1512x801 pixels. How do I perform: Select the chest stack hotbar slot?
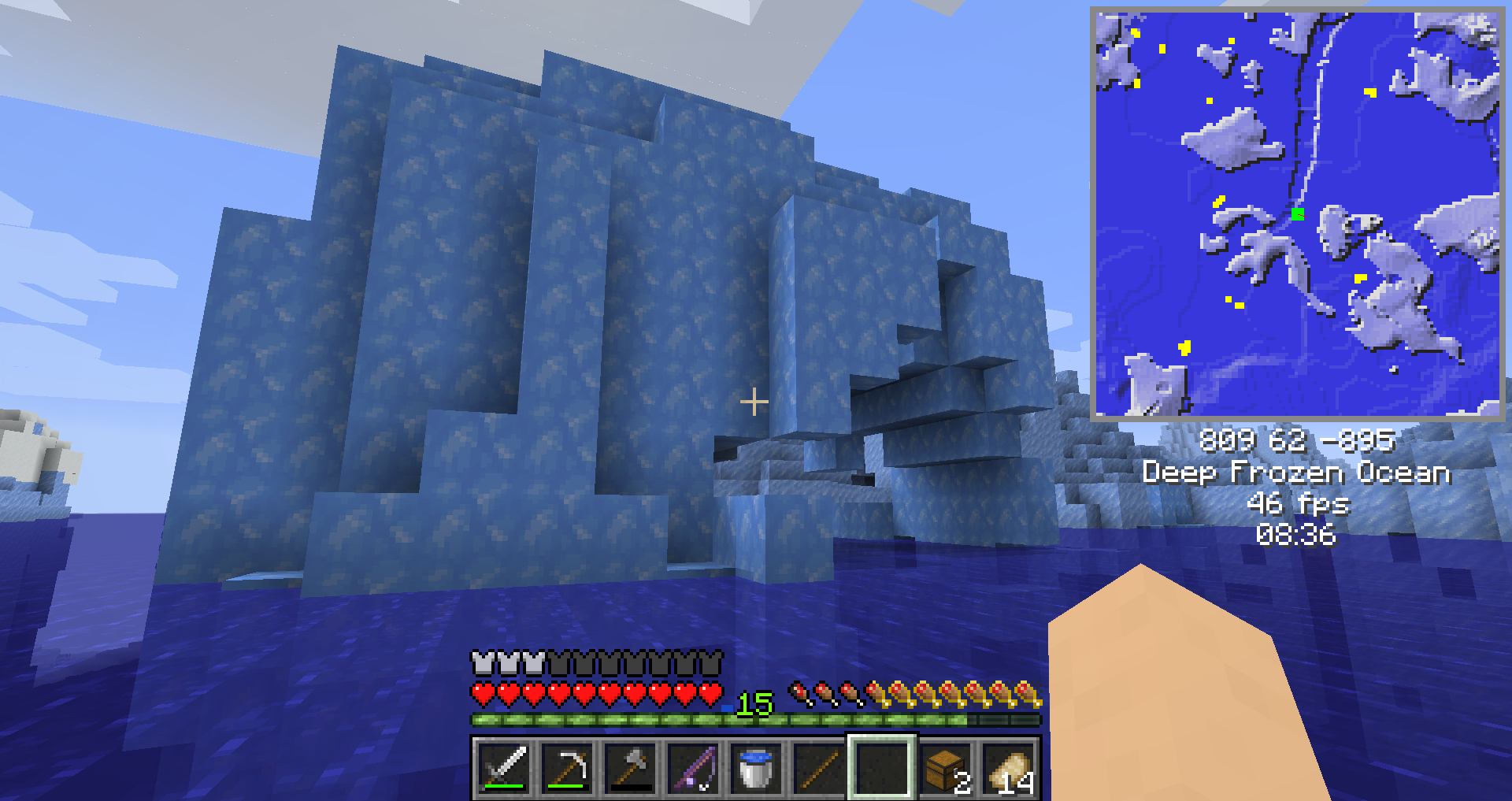pyautogui.click(x=945, y=768)
